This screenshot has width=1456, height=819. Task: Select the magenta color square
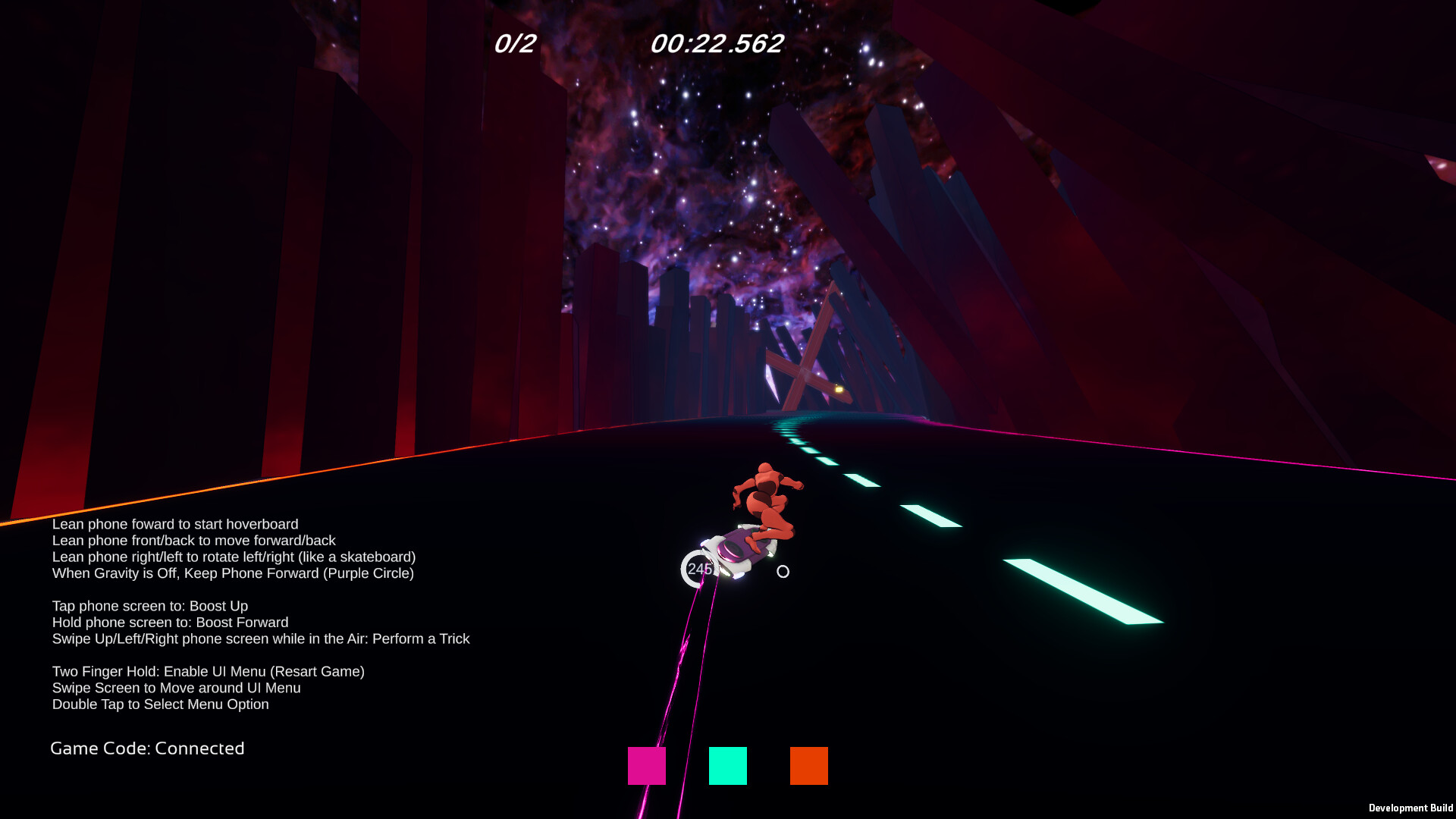click(646, 767)
